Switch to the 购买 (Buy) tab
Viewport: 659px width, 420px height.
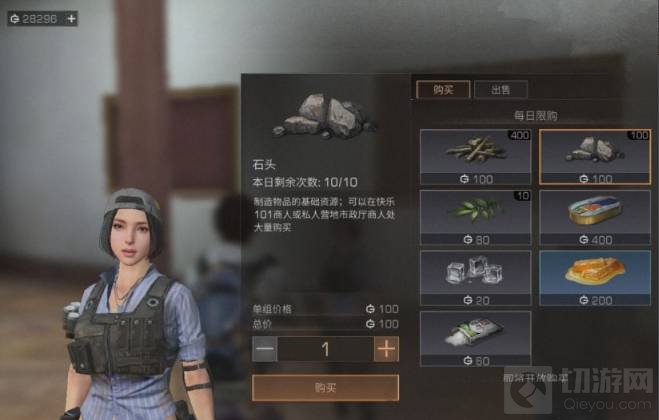442,90
